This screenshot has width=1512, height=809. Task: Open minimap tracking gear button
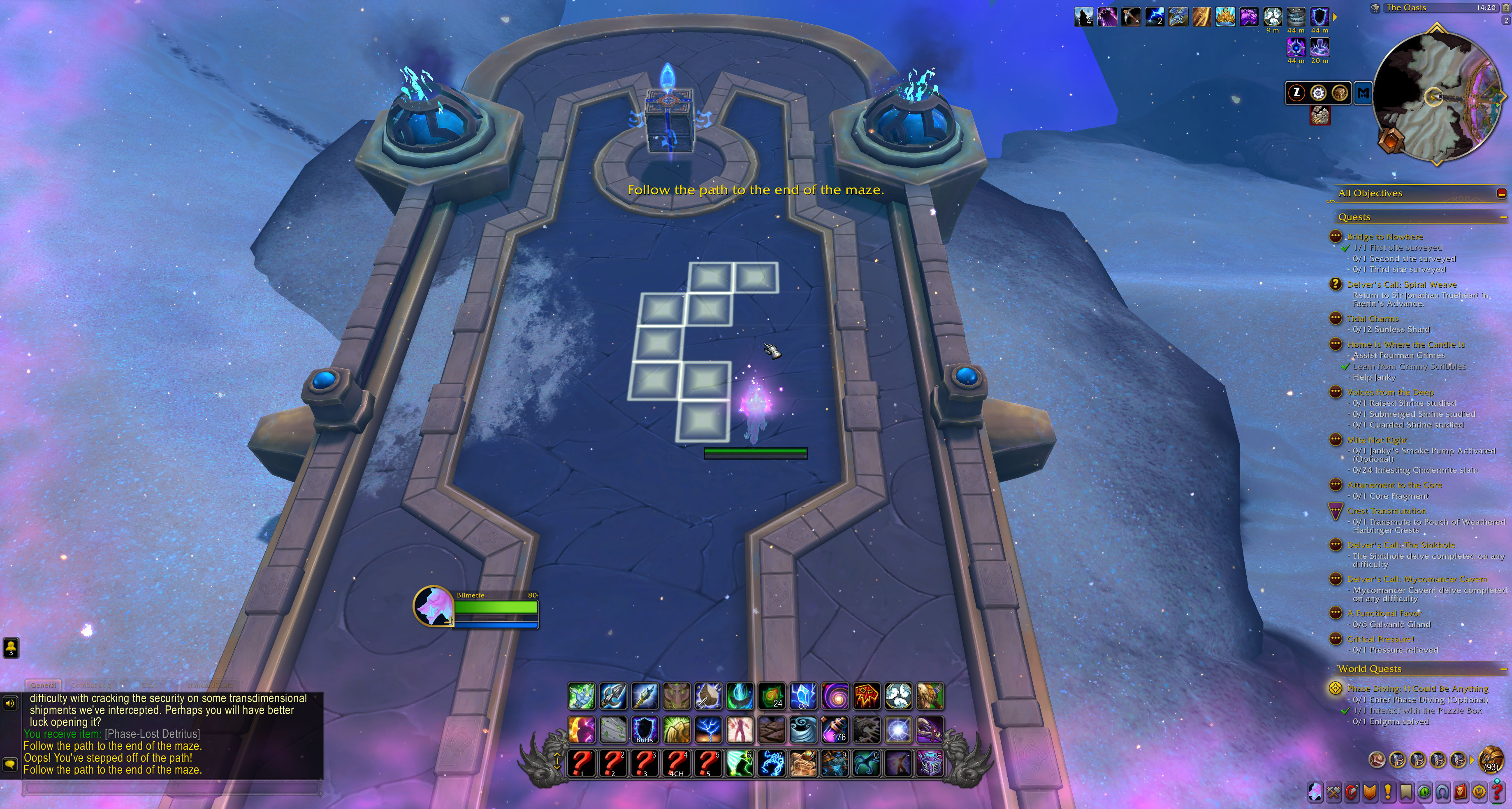coord(1318,93)
